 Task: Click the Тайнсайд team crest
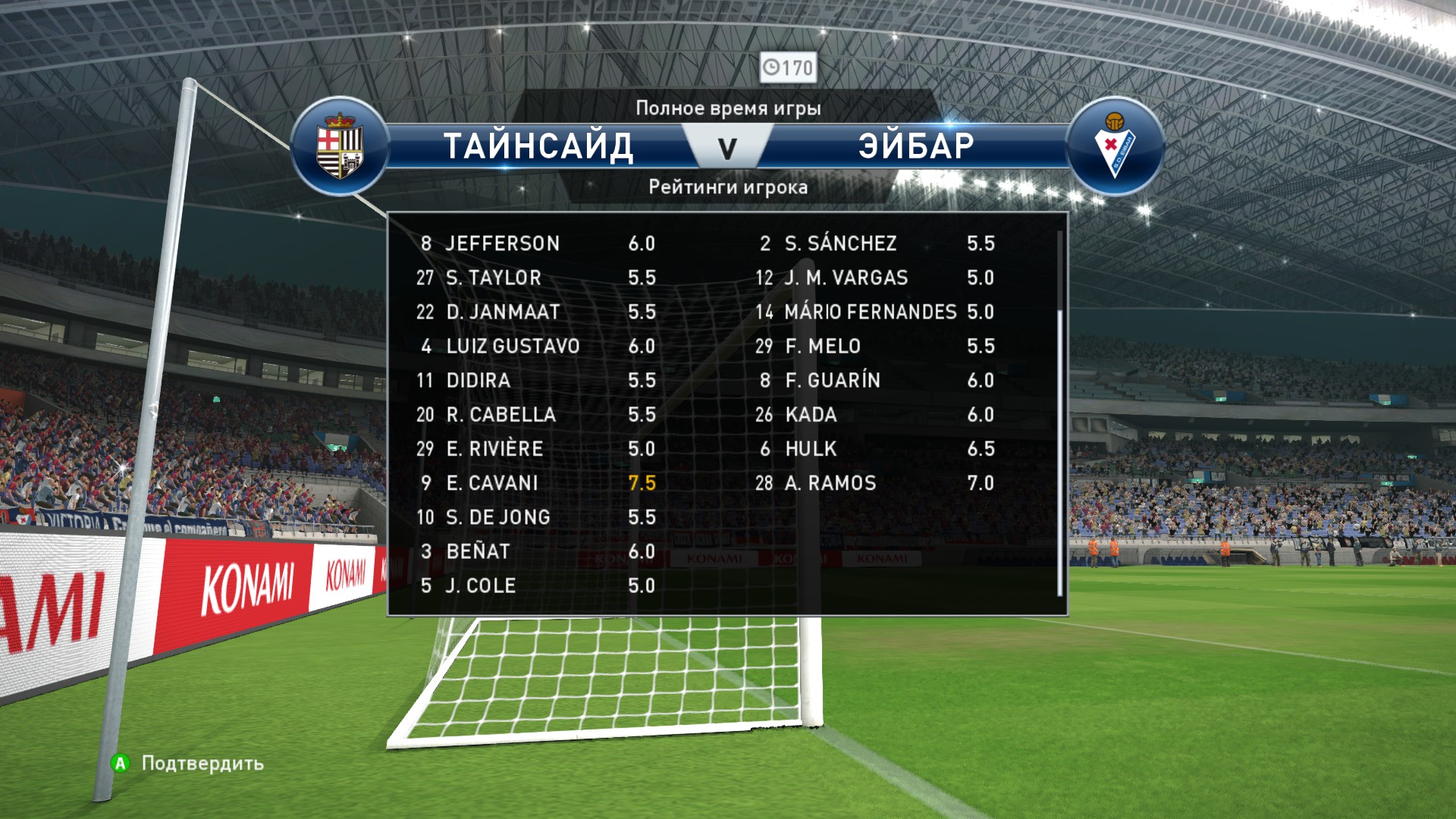[340, 146]
